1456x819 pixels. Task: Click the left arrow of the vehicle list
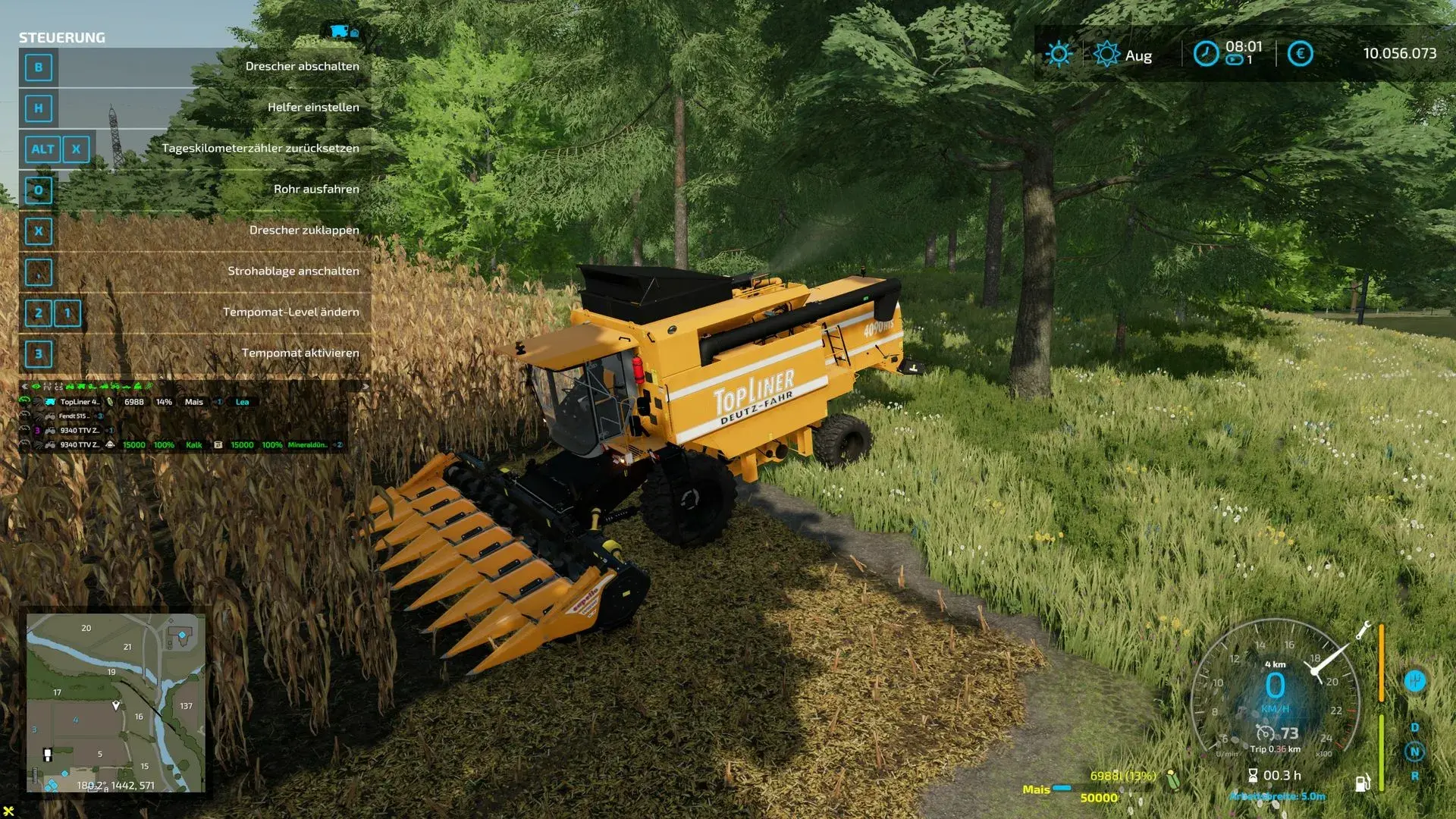tap(24, 387)
